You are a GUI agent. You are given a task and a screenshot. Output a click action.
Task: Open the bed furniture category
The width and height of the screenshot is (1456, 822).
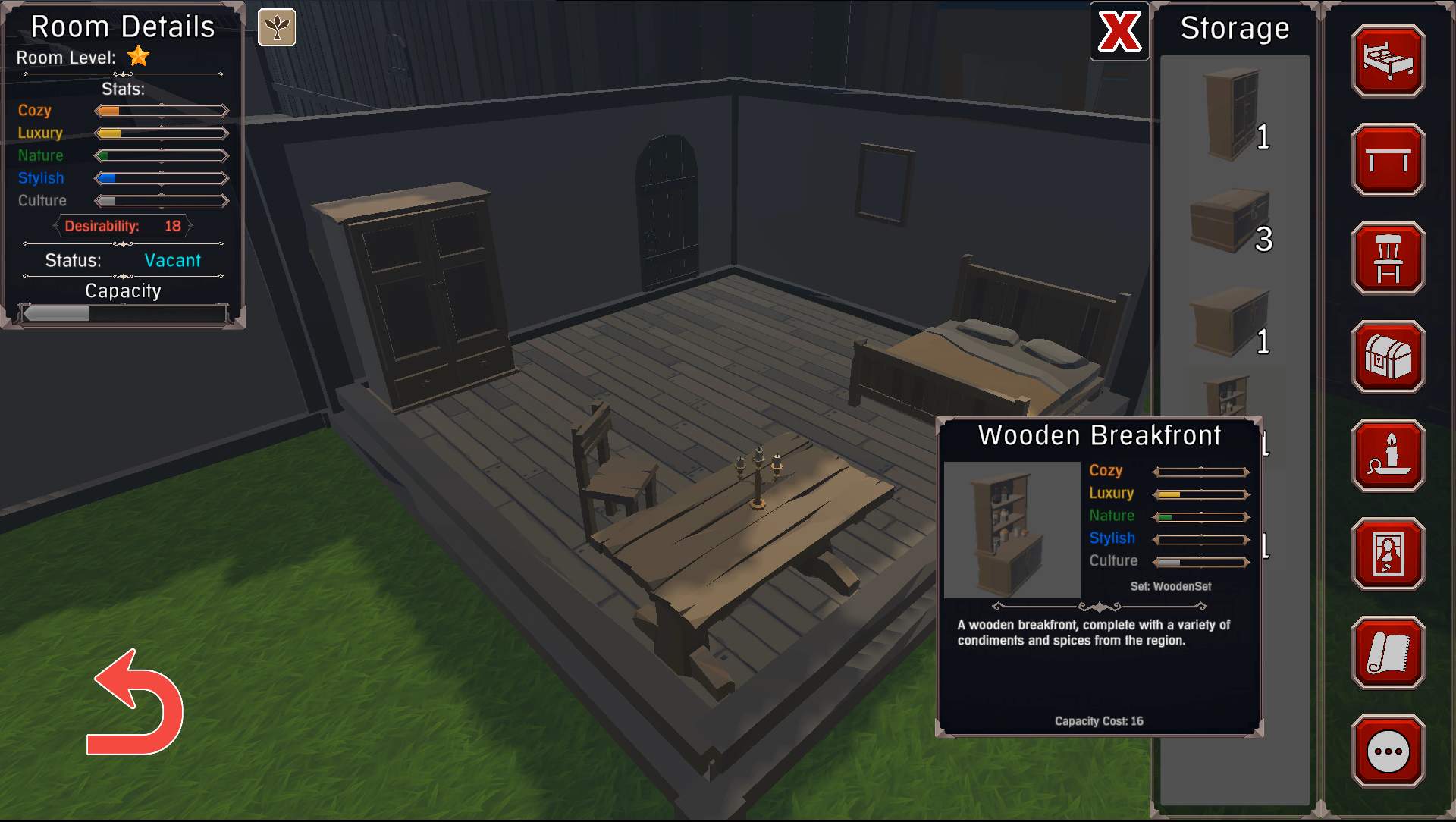tap(1388, 61)
